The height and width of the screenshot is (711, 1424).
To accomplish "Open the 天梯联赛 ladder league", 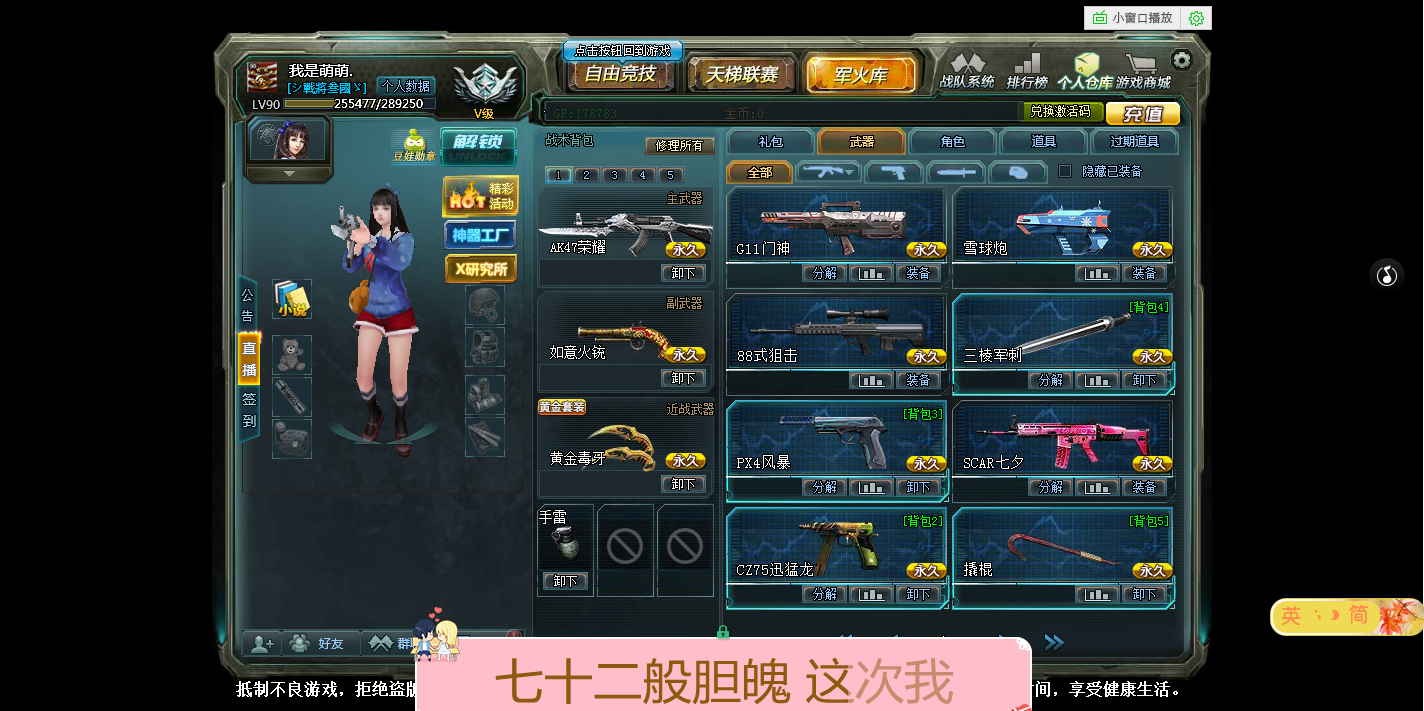I will coord(741,75).
